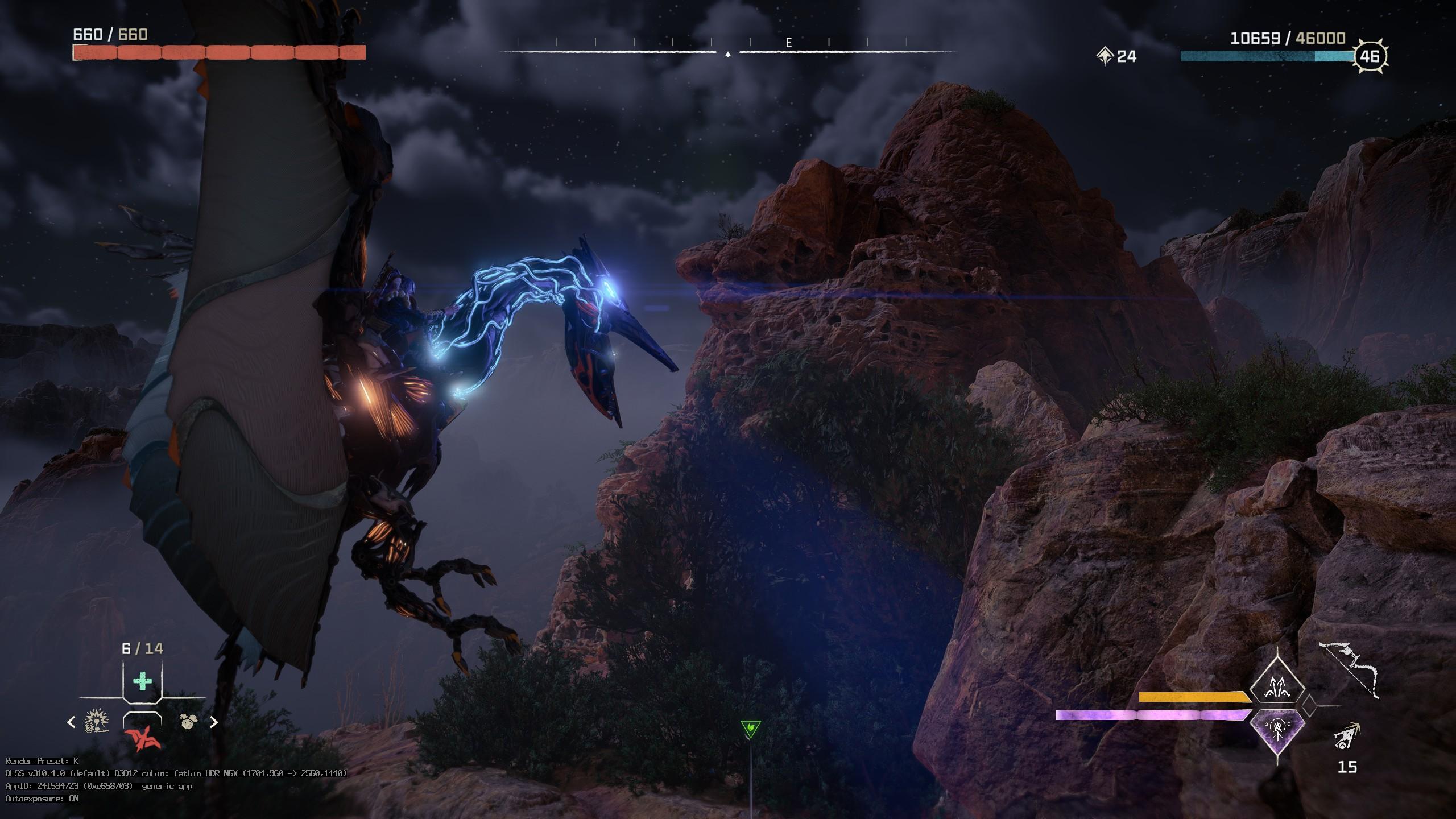
Task: Choose the arrow ammo type icon
Action: (1347, 737)
